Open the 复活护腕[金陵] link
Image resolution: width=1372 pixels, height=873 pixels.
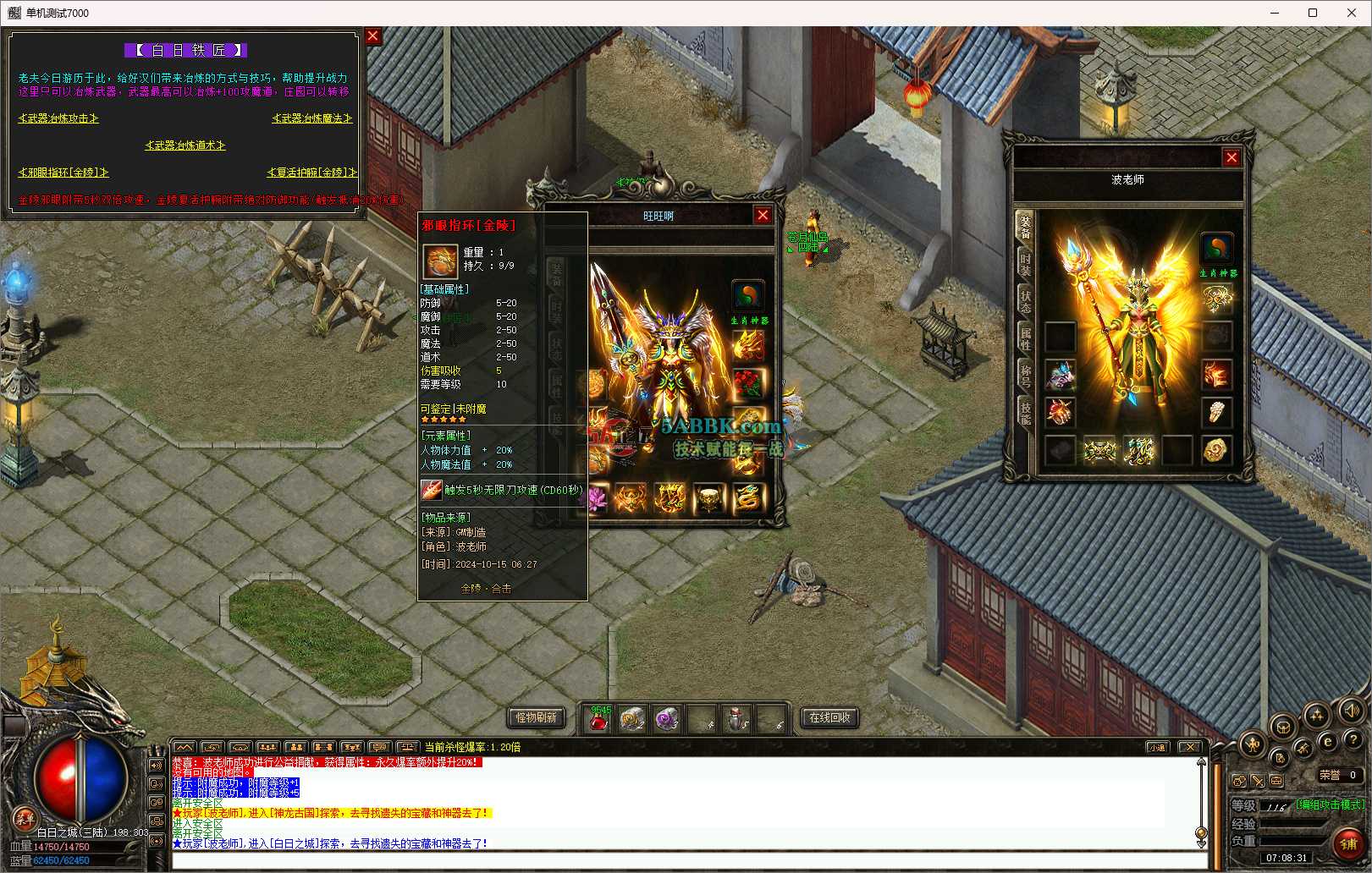tap(311, 173)
